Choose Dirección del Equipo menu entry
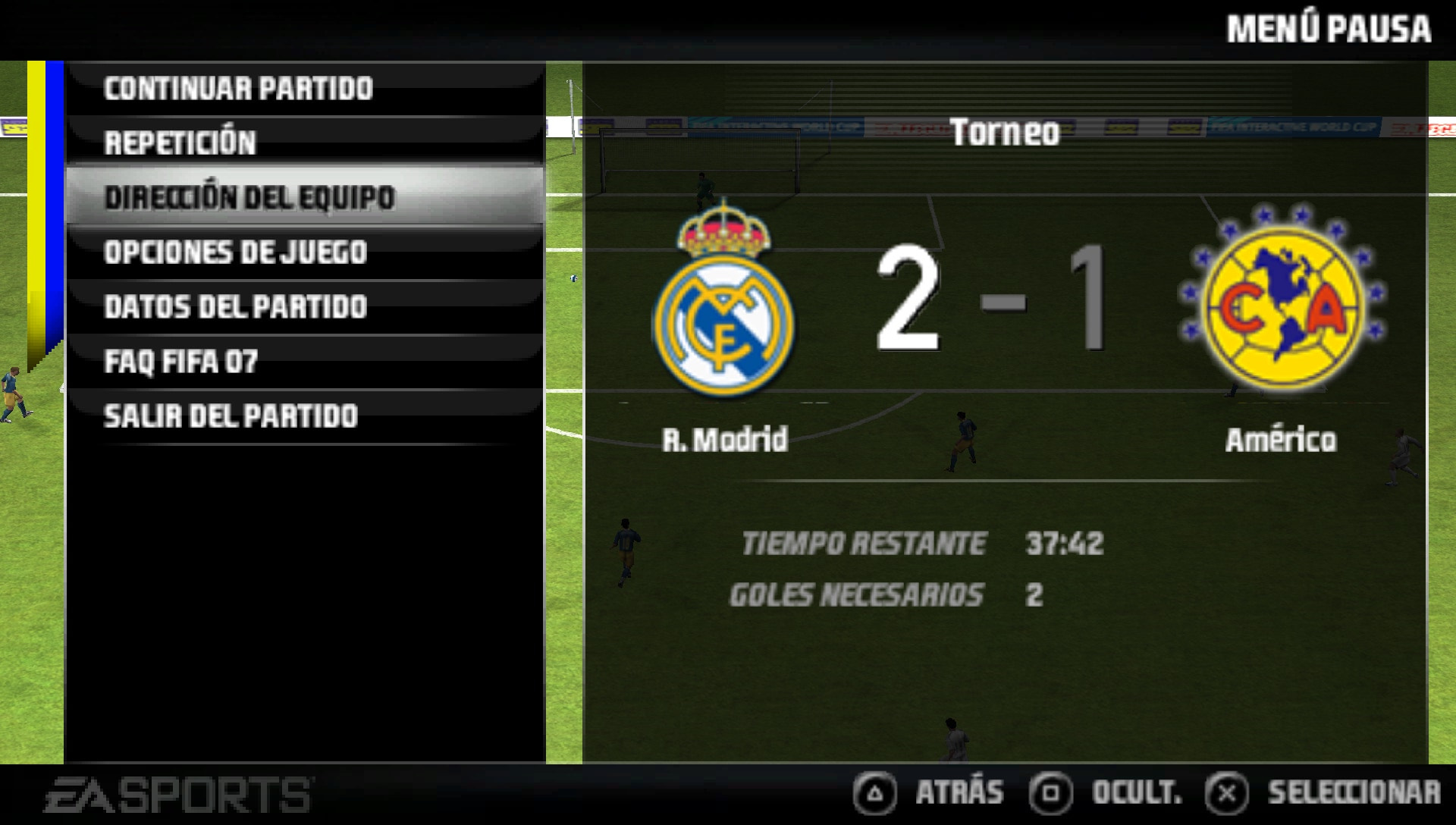The height and width of the screenshot is (825, 1456). 249,198
